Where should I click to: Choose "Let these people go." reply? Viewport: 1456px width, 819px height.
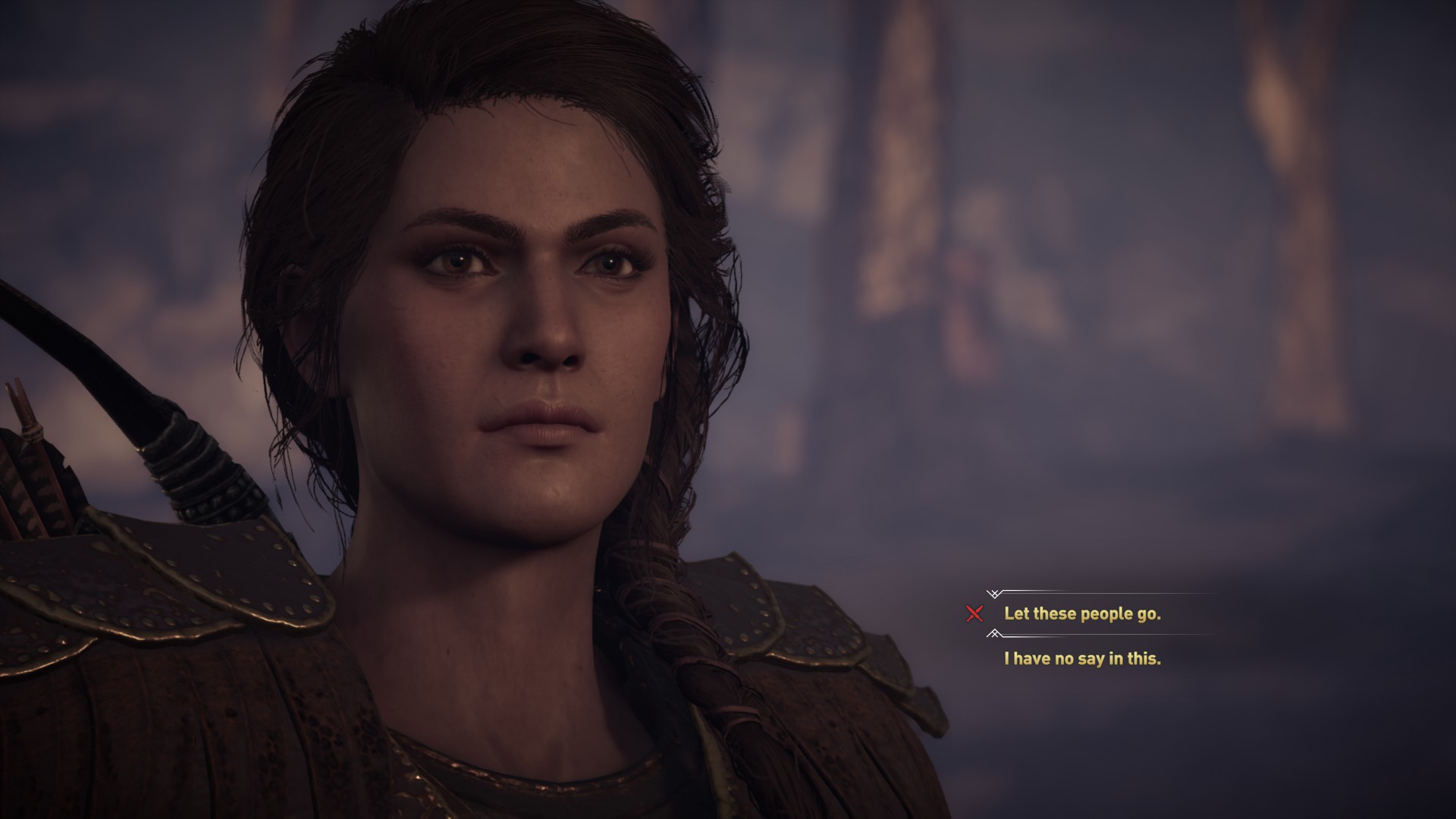(1082, 613)
